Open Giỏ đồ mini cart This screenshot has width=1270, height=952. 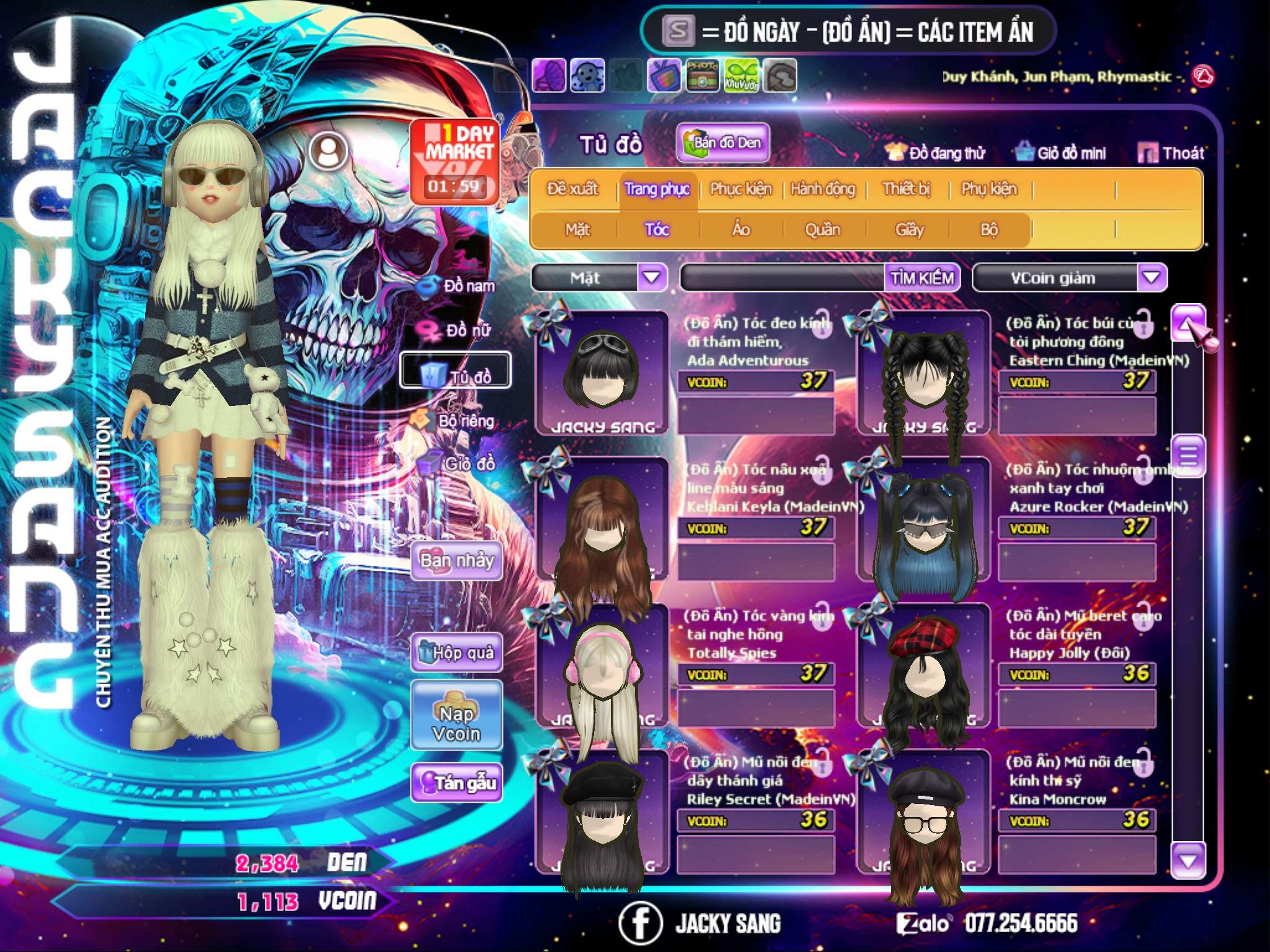tap(1061, 153)
